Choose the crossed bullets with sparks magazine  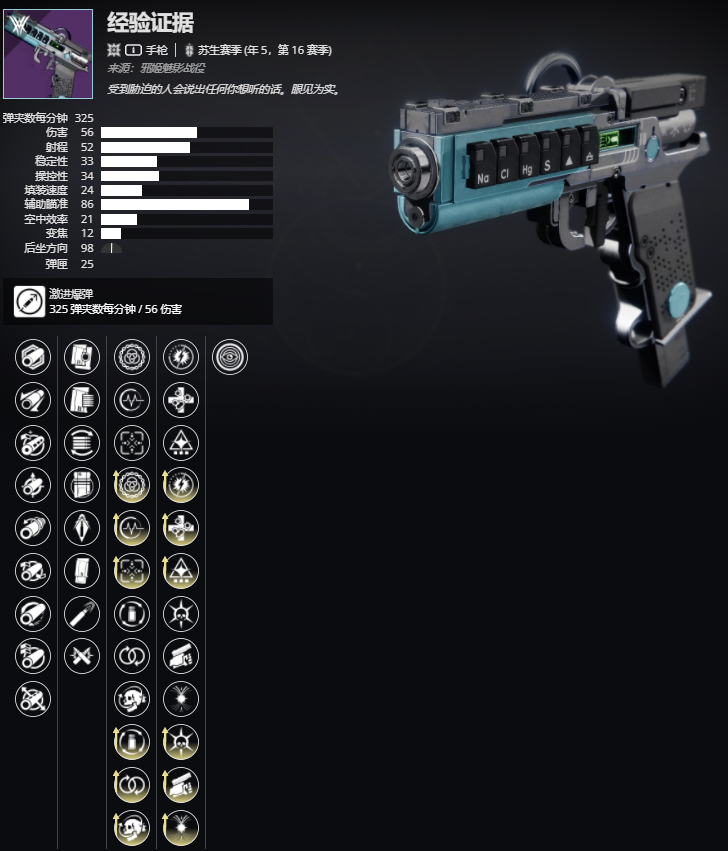click(x=82, y=656)
